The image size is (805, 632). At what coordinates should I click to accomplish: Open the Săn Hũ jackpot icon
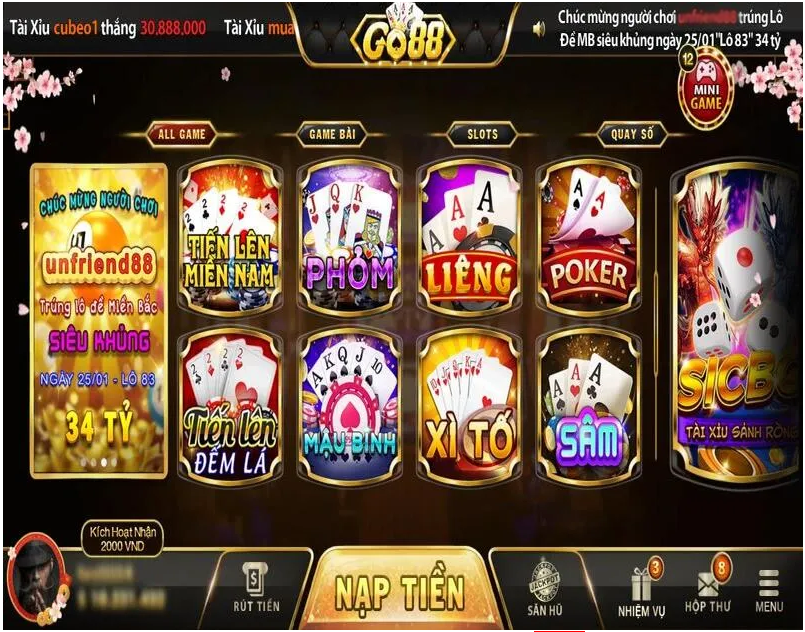pos(544,587)
